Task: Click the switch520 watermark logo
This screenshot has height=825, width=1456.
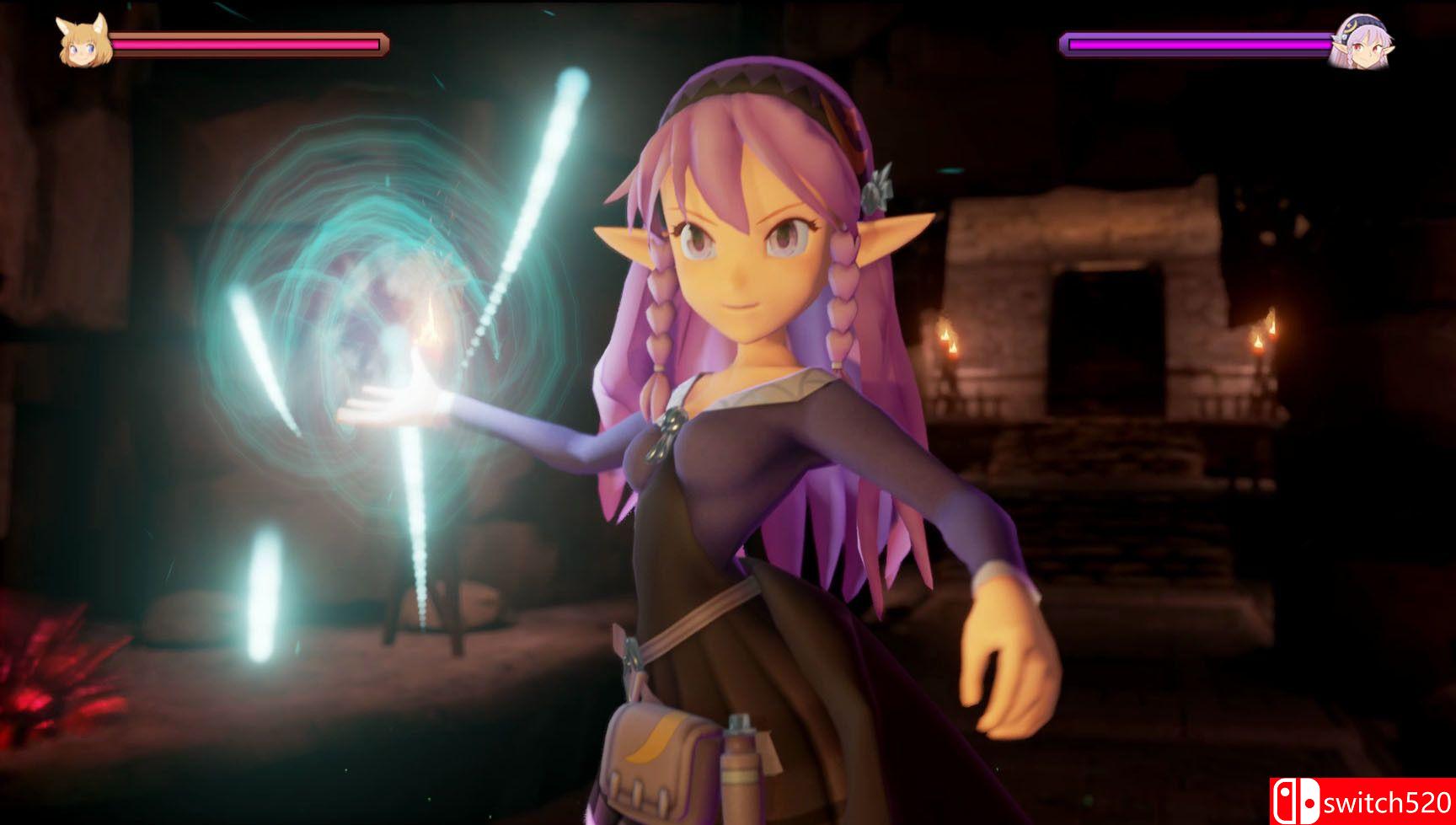Action: click(1362, 801)
